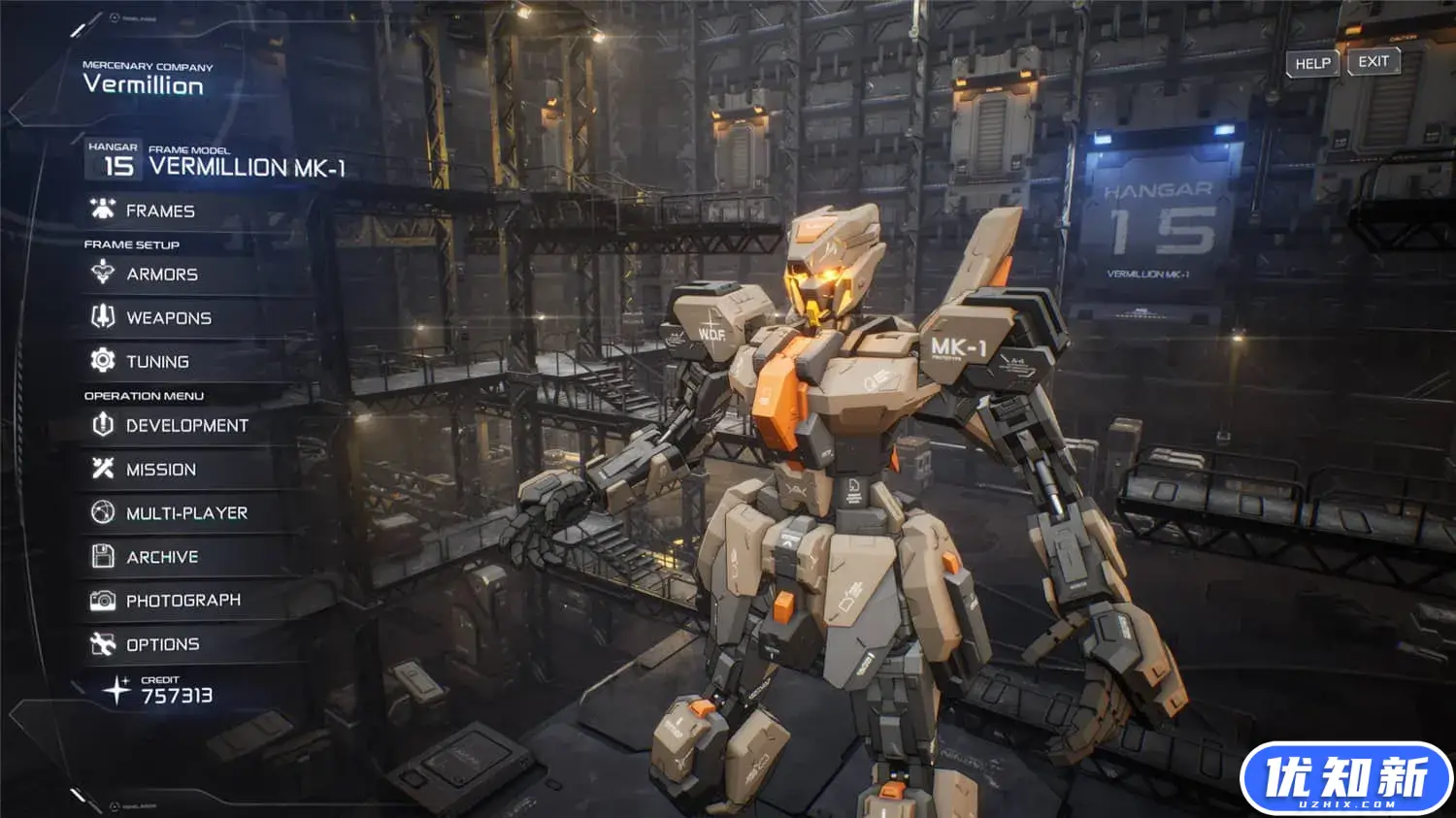Image resolution: width=1456 pixels, height=818 pixels.
Task: Start the Mission menu
Action: [x=161, y=470]
